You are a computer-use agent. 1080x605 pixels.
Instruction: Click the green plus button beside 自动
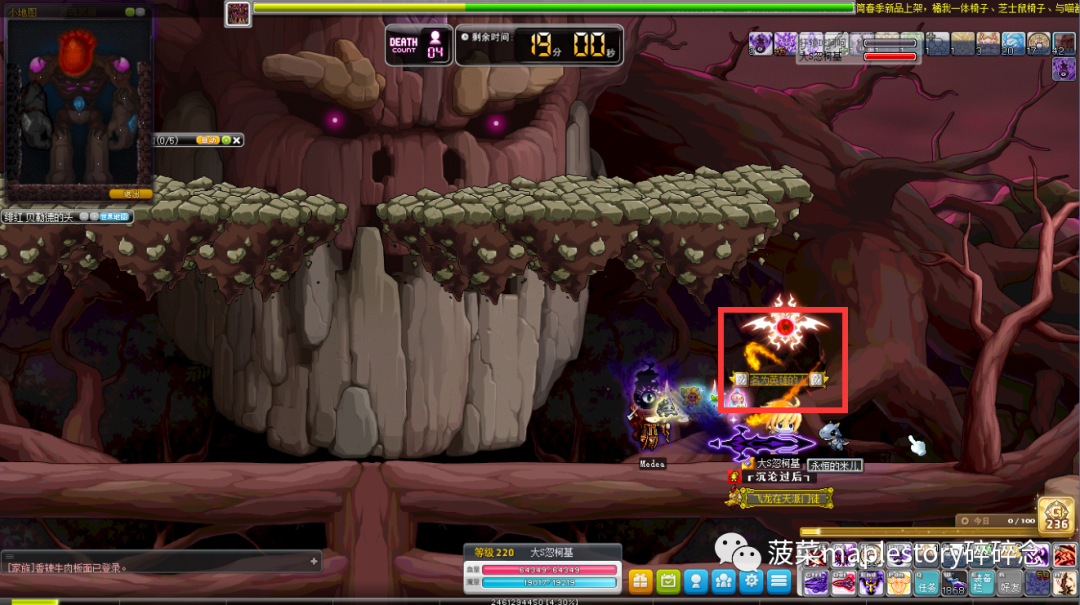[226, 141]
